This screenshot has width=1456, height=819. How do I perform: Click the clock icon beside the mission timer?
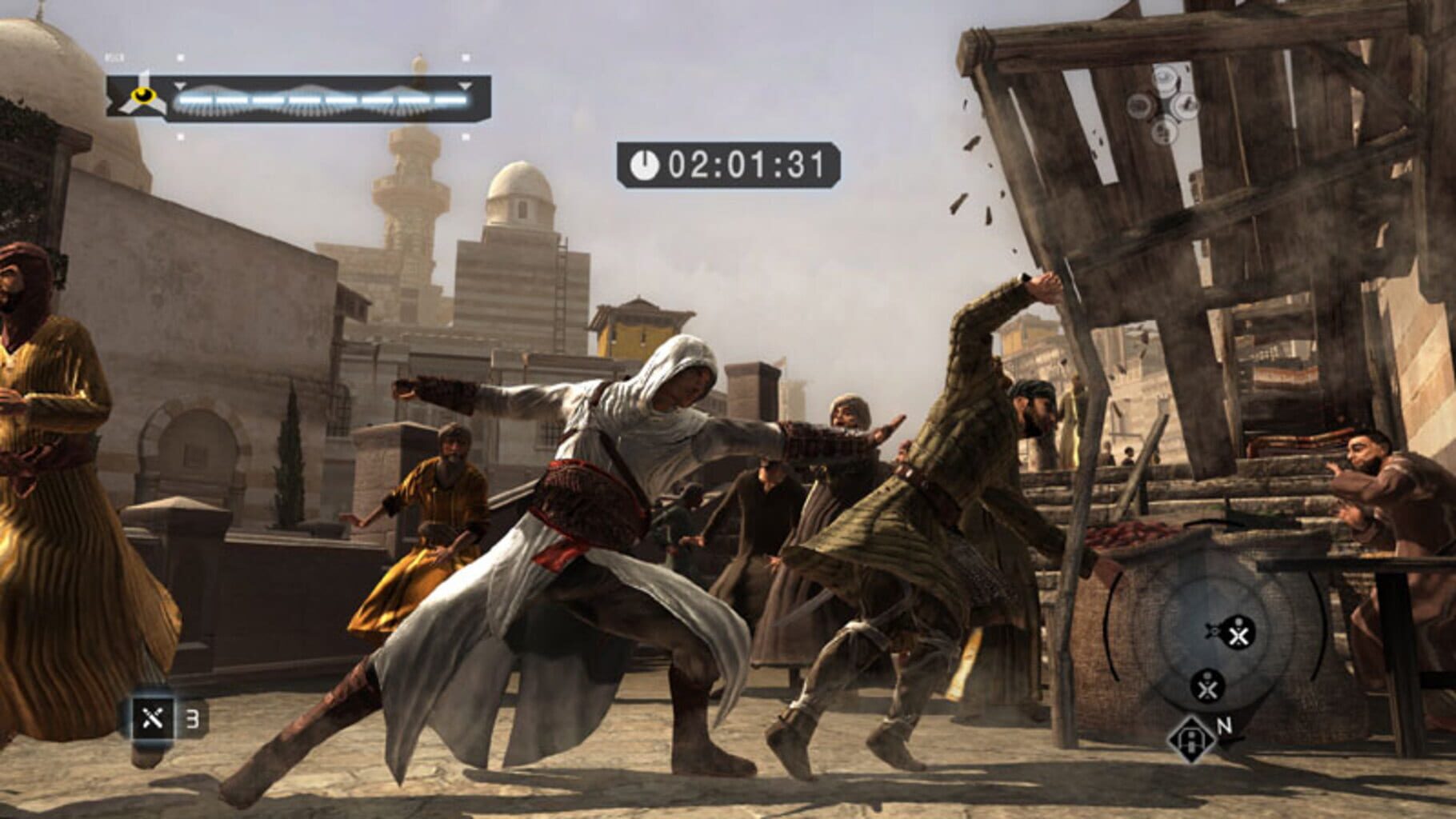coord(644,162)
